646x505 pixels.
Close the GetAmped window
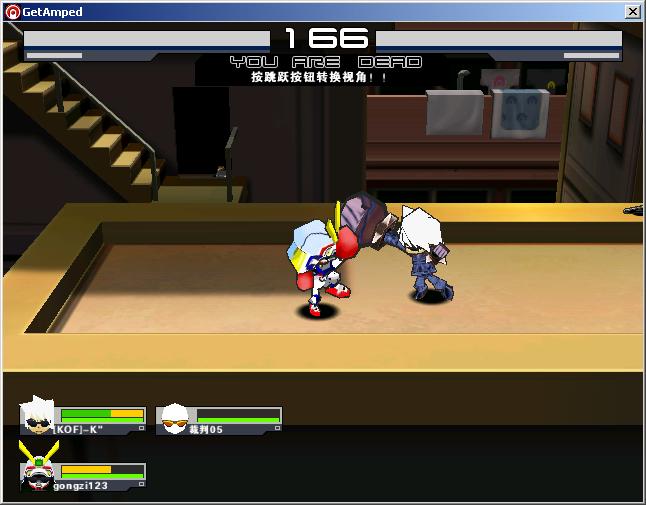click(x=632, y=12)
